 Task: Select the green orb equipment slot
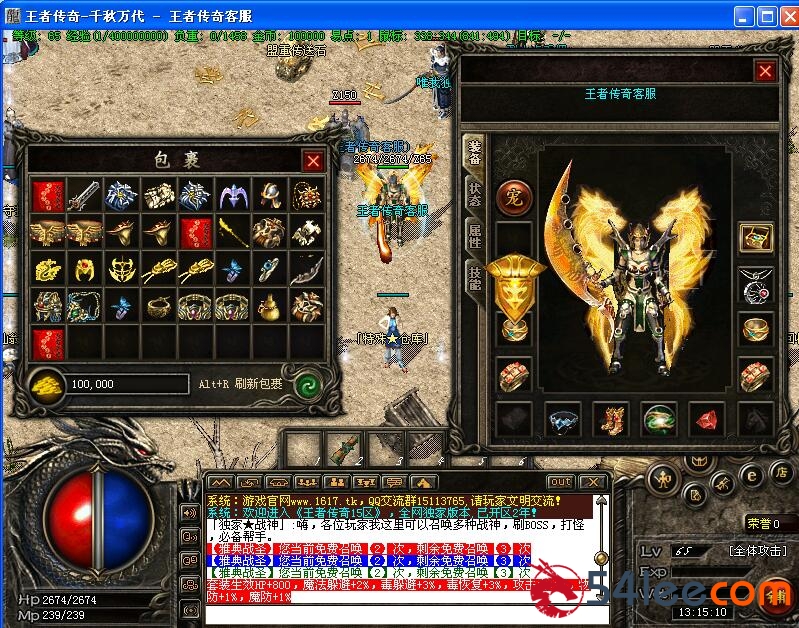click(x=658, y=419)
